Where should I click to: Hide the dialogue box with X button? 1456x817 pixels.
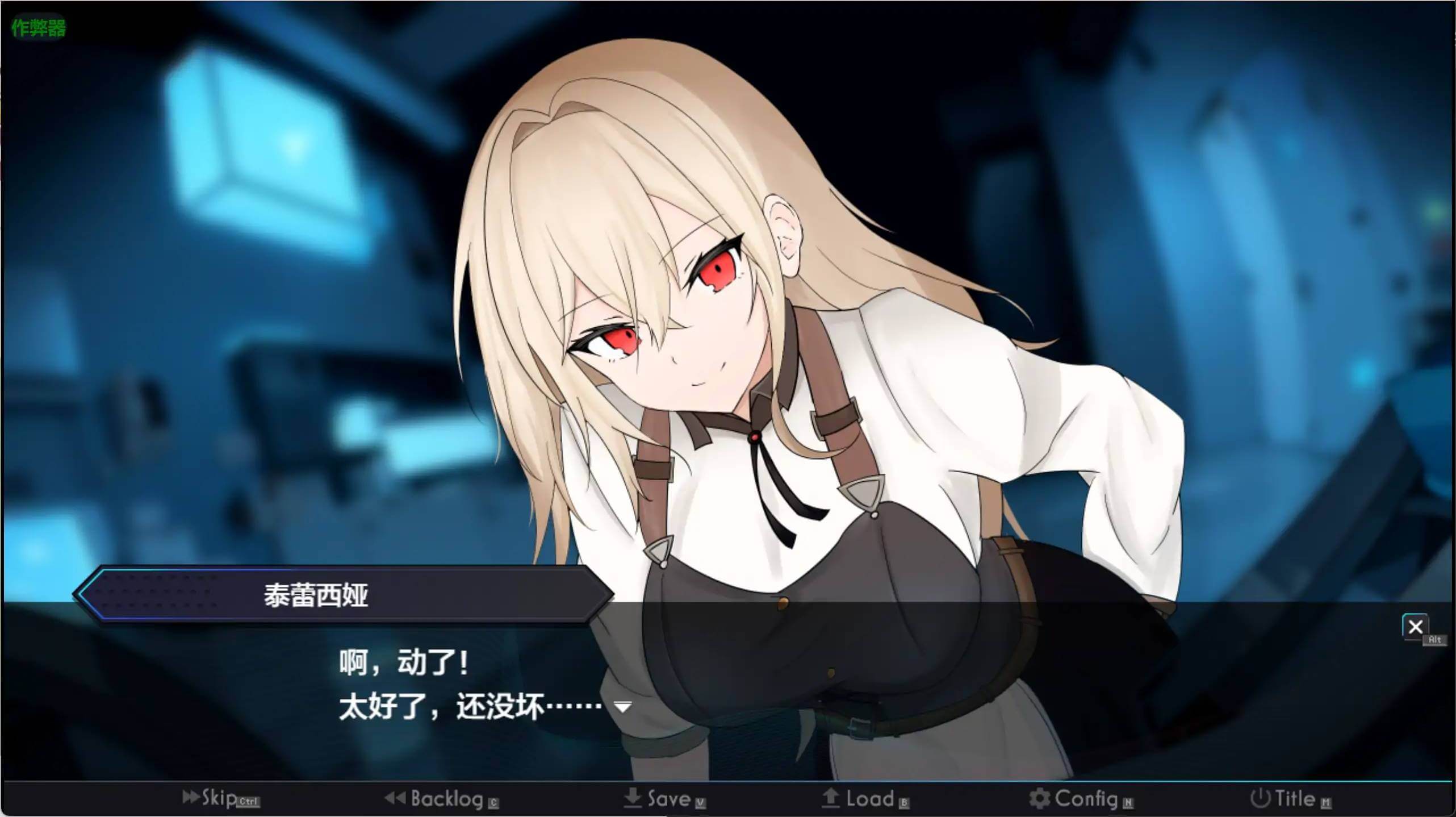click(1415, 627)
